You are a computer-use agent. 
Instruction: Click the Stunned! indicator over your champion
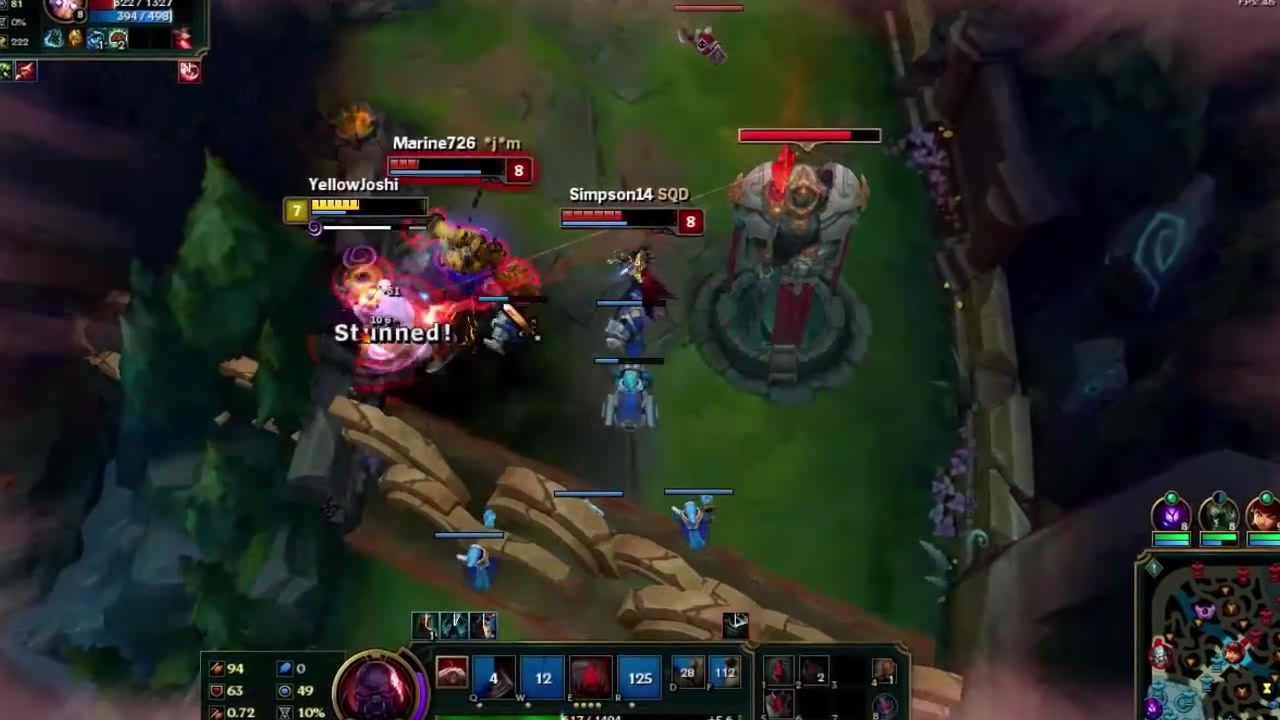click(392, 331)
